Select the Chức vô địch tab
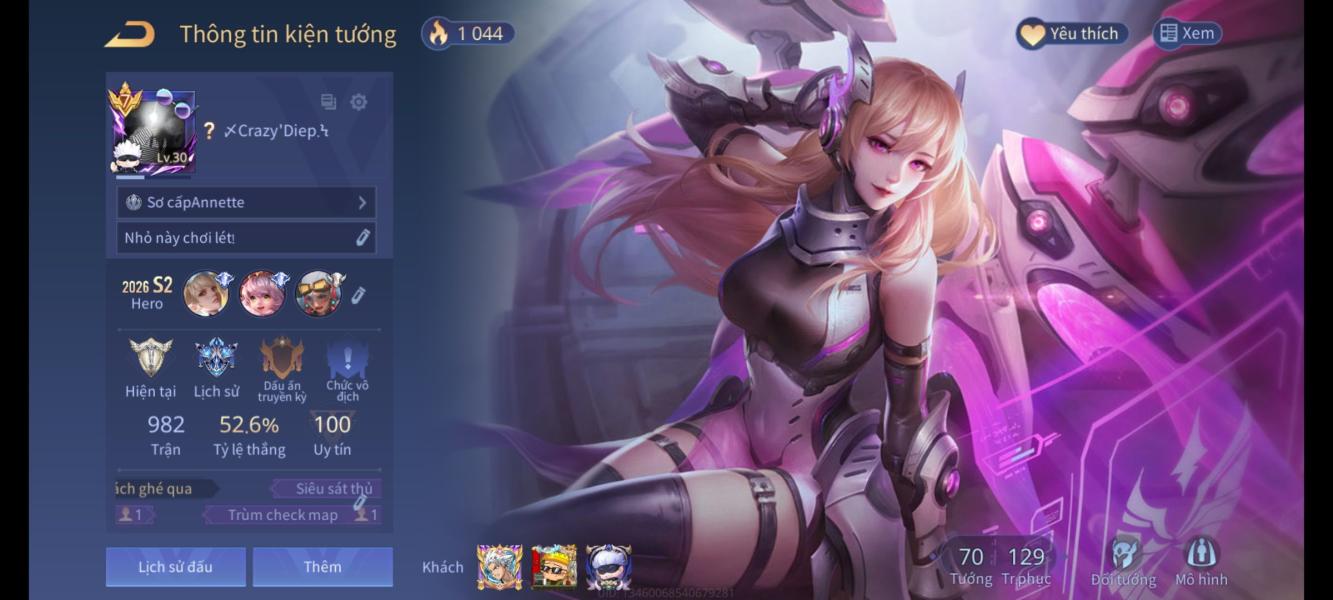1333x600 pixels. [x=347, y=368]
